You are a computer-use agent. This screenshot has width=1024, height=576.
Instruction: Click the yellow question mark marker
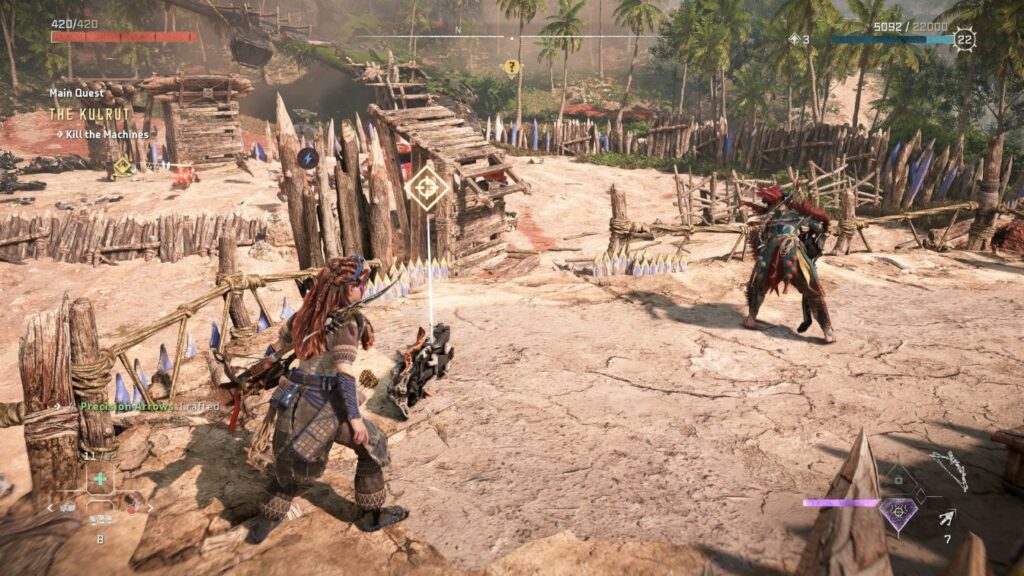[x=511, y=68]
